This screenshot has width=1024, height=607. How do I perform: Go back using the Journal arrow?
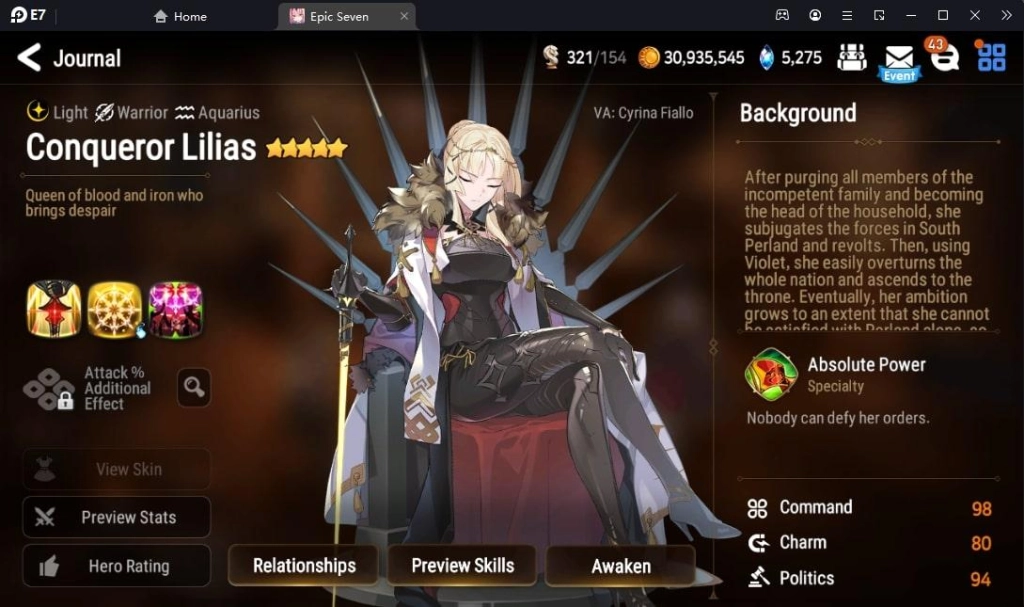[x=30, y=58]
